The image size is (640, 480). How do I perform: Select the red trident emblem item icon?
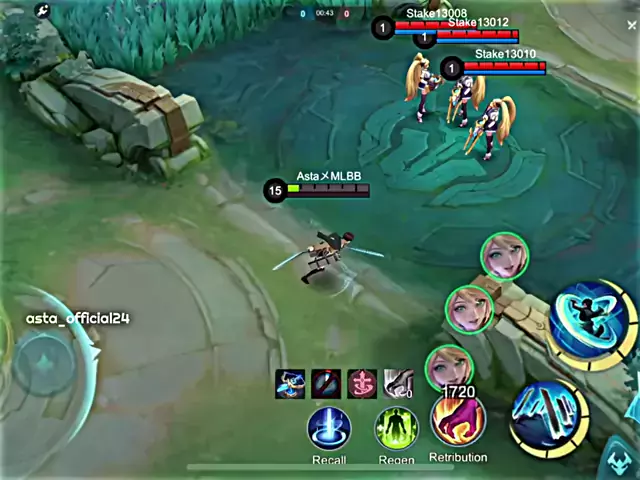tap(362, 383)
